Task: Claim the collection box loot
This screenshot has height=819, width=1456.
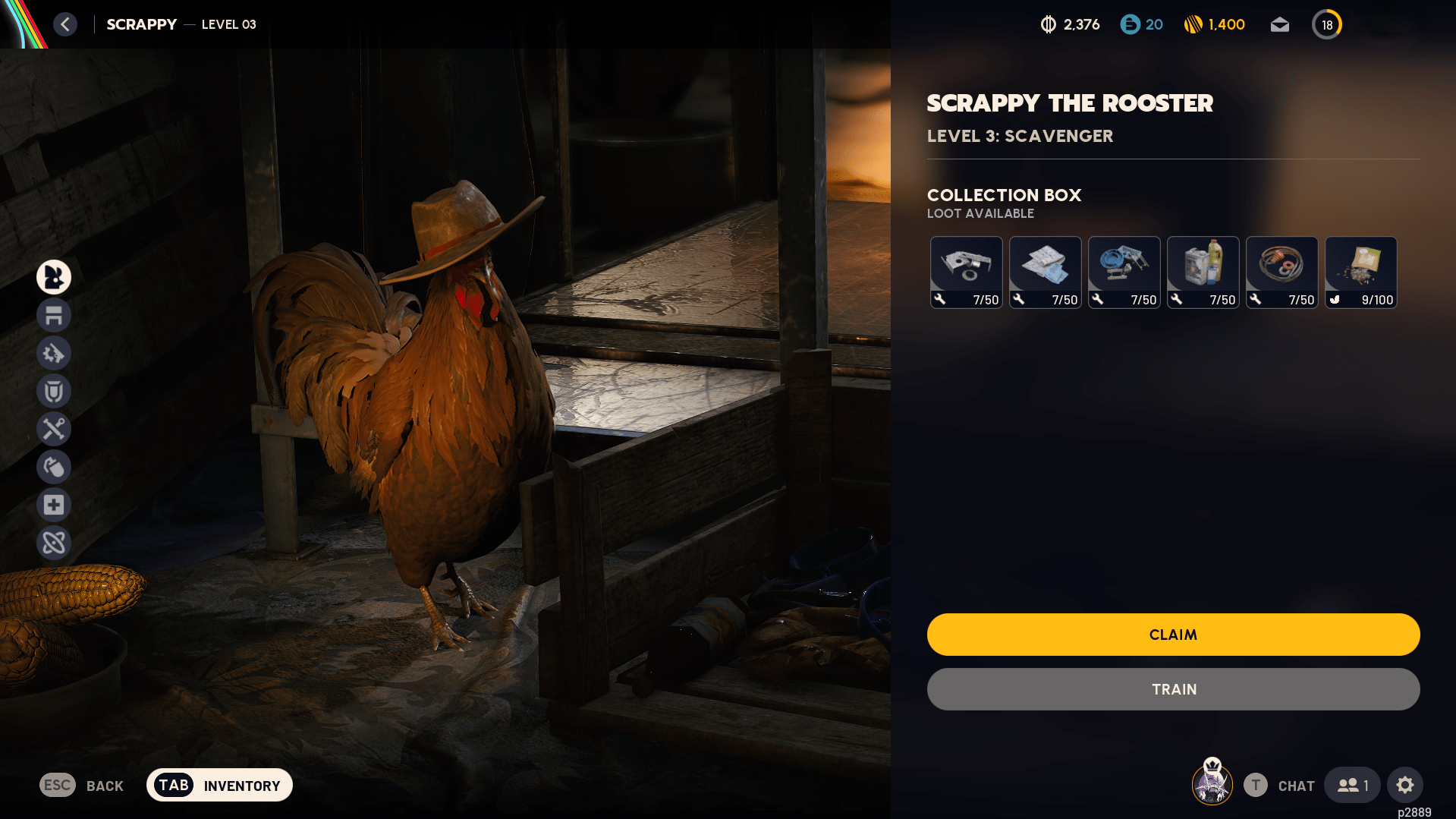Action: [1173, 635]
